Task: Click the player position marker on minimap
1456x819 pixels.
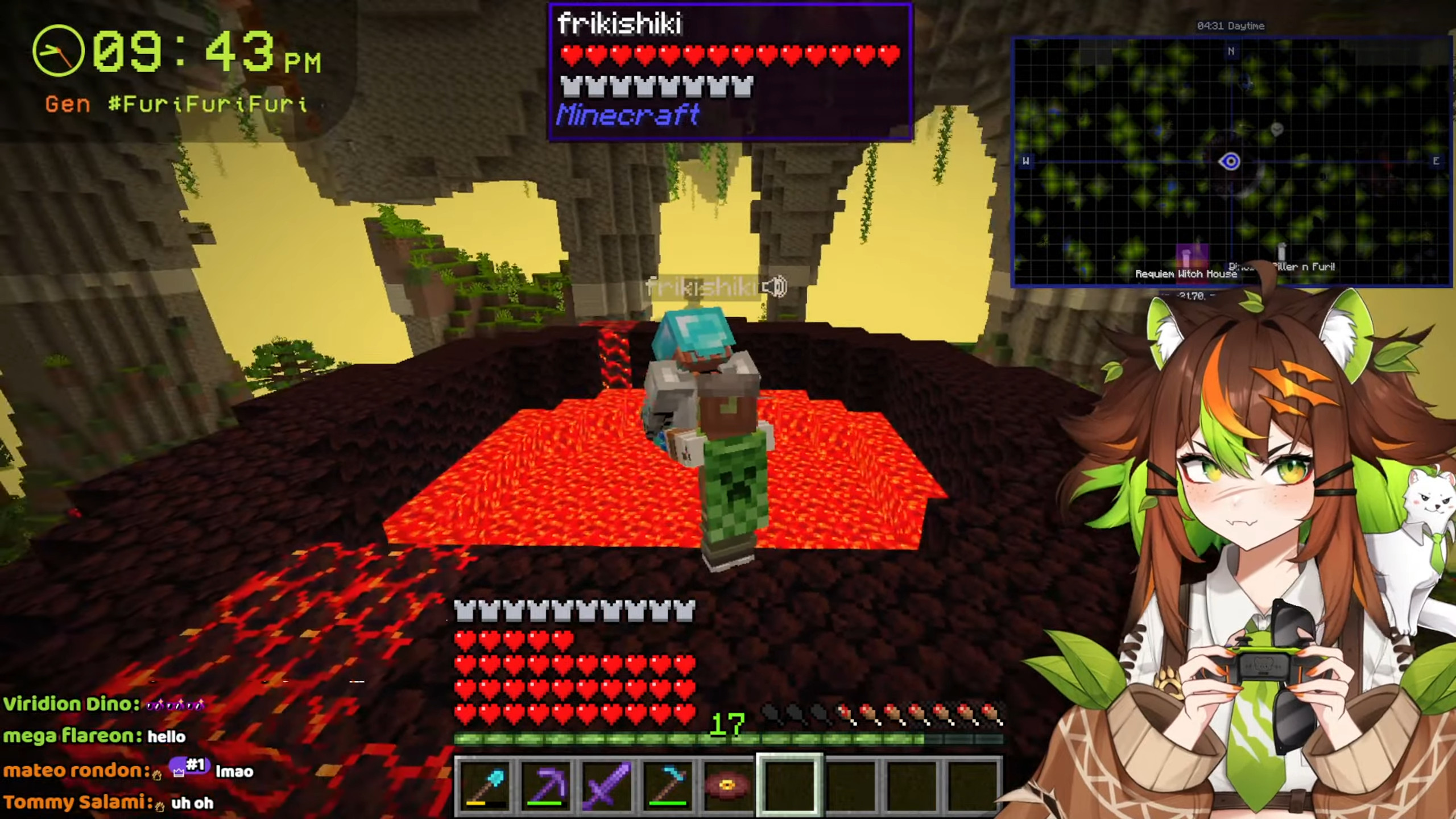Action: pyautogui.click(x=1230, y=162)
